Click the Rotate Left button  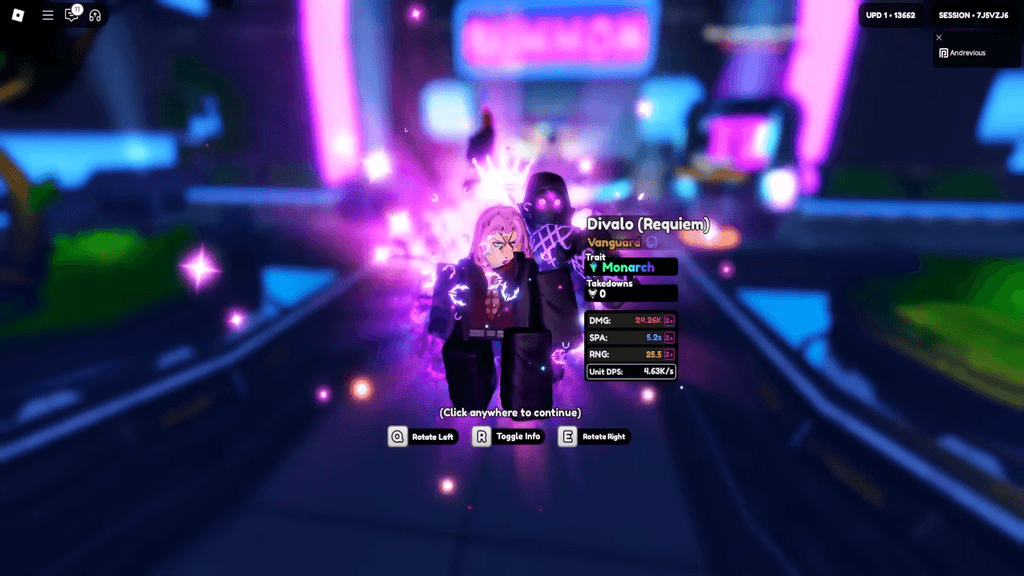(x=422, y=436)
